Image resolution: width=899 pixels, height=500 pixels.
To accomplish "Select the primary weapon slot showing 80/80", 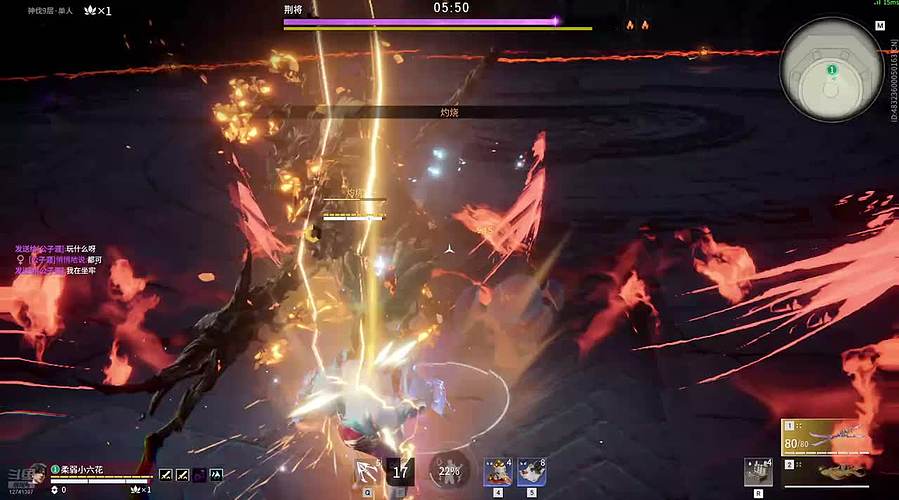I will click(x=820, y=437).
